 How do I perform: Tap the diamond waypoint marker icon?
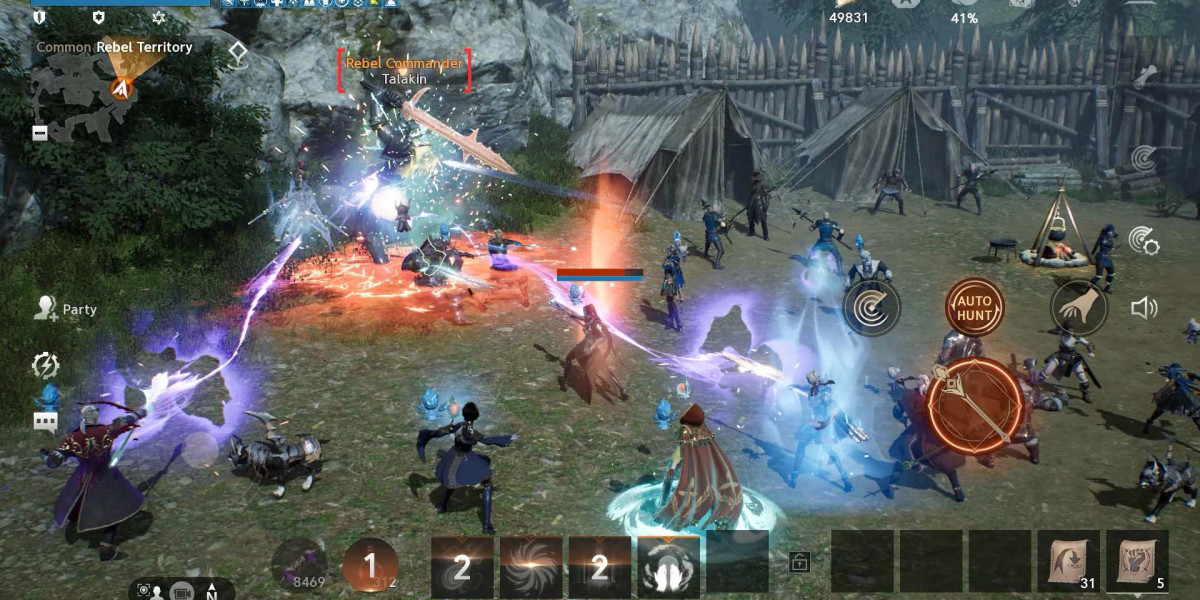pos(237,54)
